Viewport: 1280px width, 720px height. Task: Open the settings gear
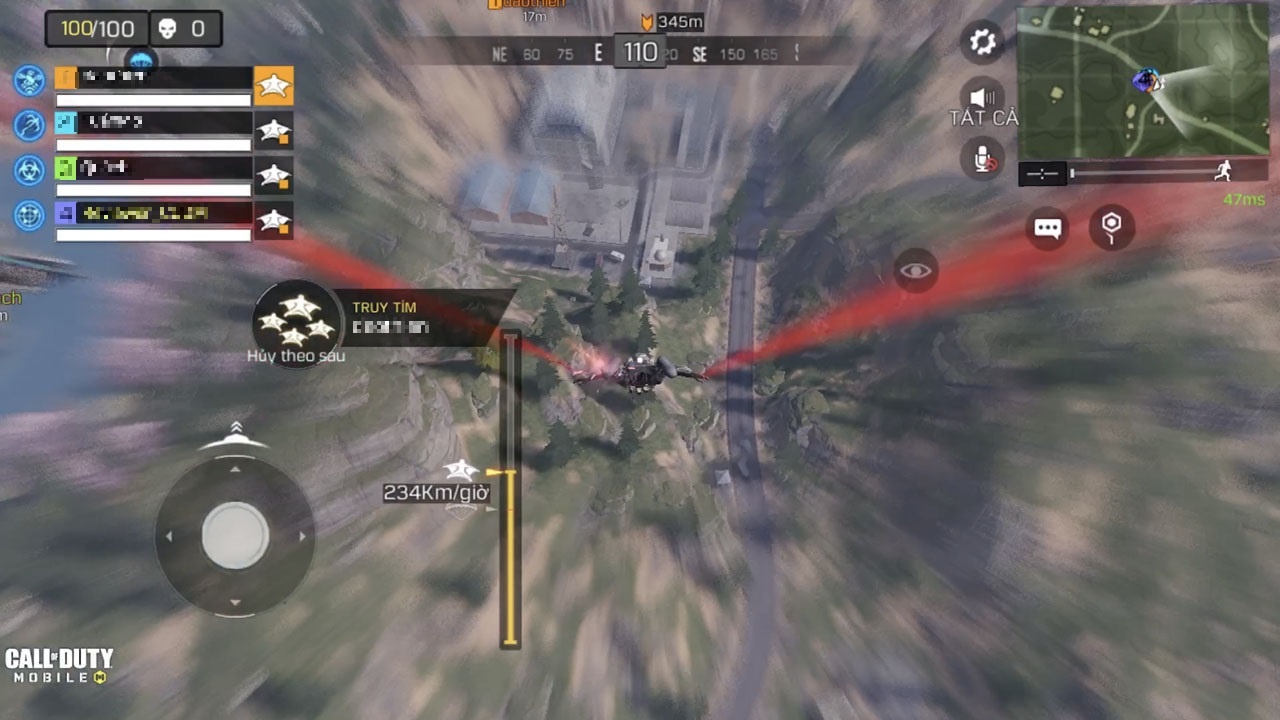981,40
